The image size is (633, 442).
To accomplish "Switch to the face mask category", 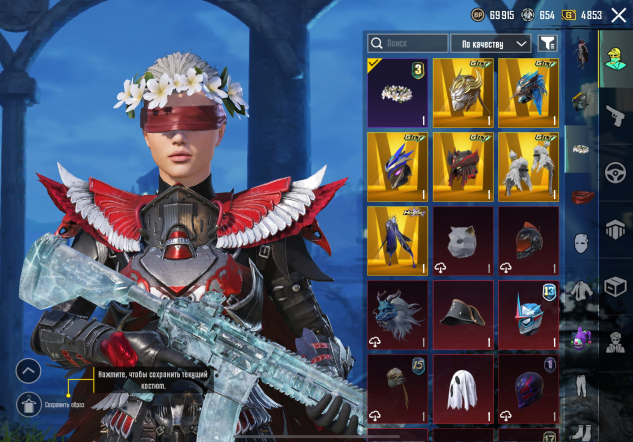I will tap(582, 243).
